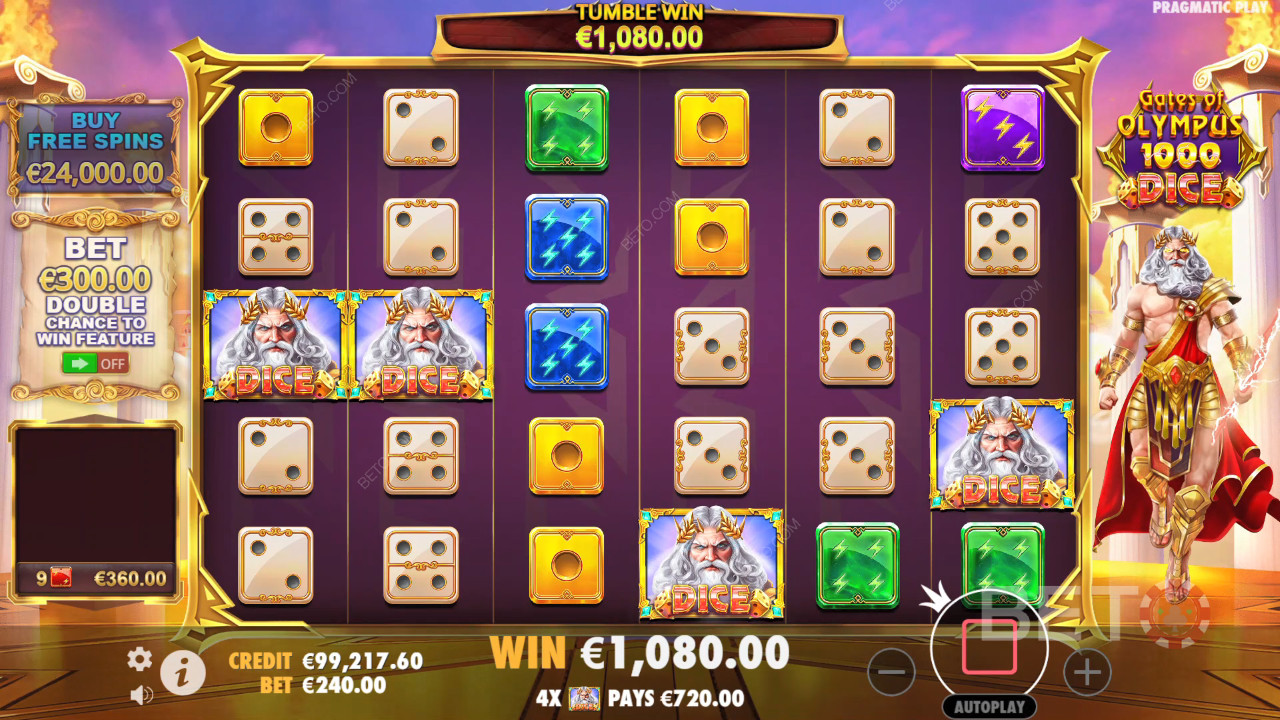This screenshot has width=1280, height=720.
Task: Stop the spin with the round button
Action: point(989,647)
